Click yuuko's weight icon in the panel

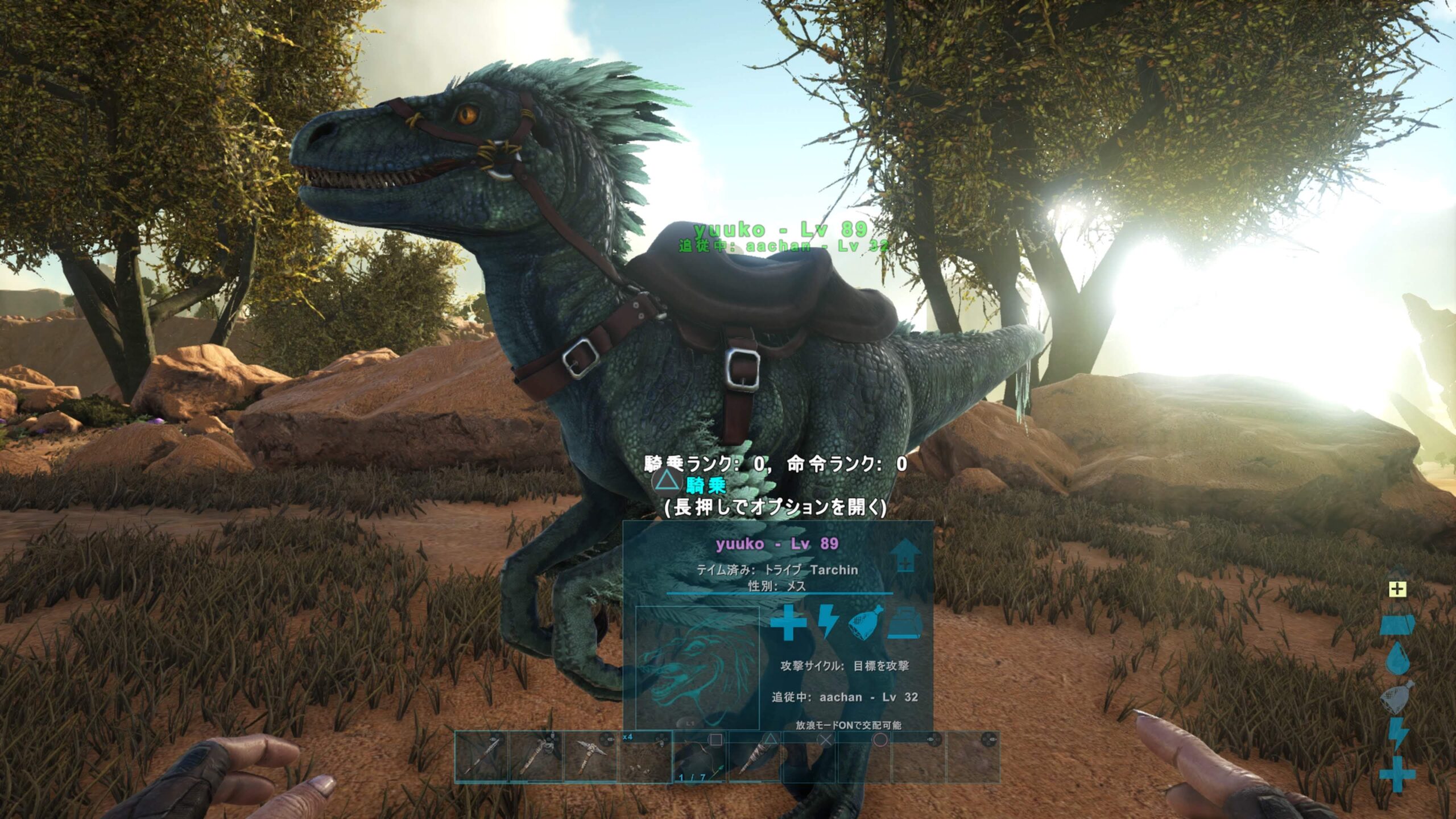906,622
